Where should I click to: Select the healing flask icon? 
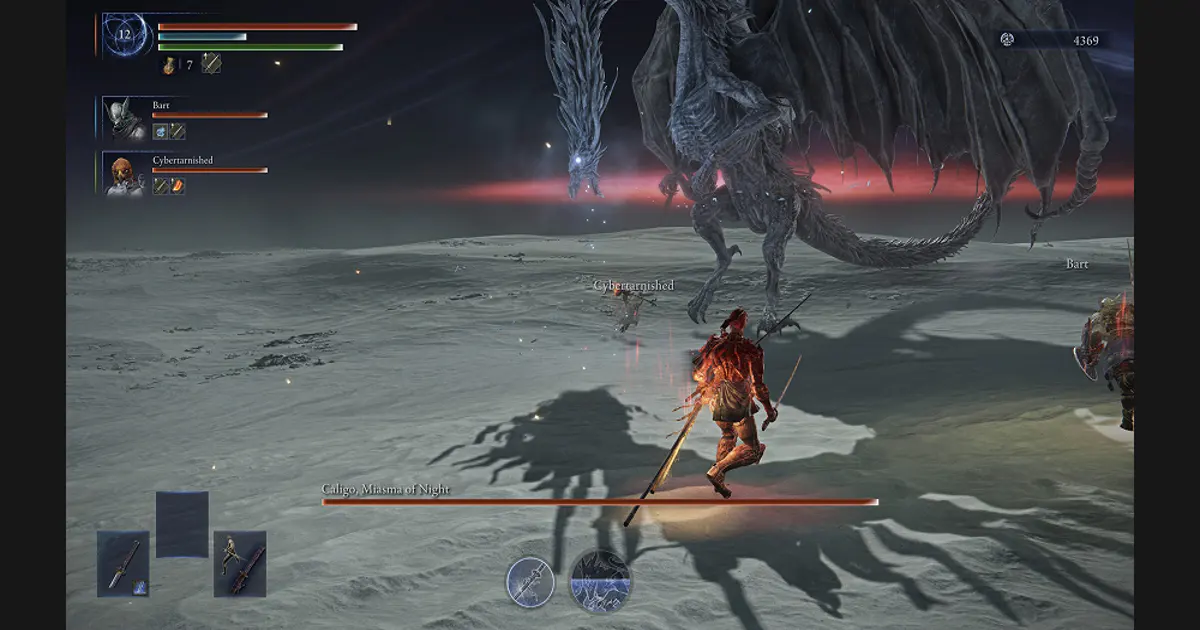(x=170, y=65)
